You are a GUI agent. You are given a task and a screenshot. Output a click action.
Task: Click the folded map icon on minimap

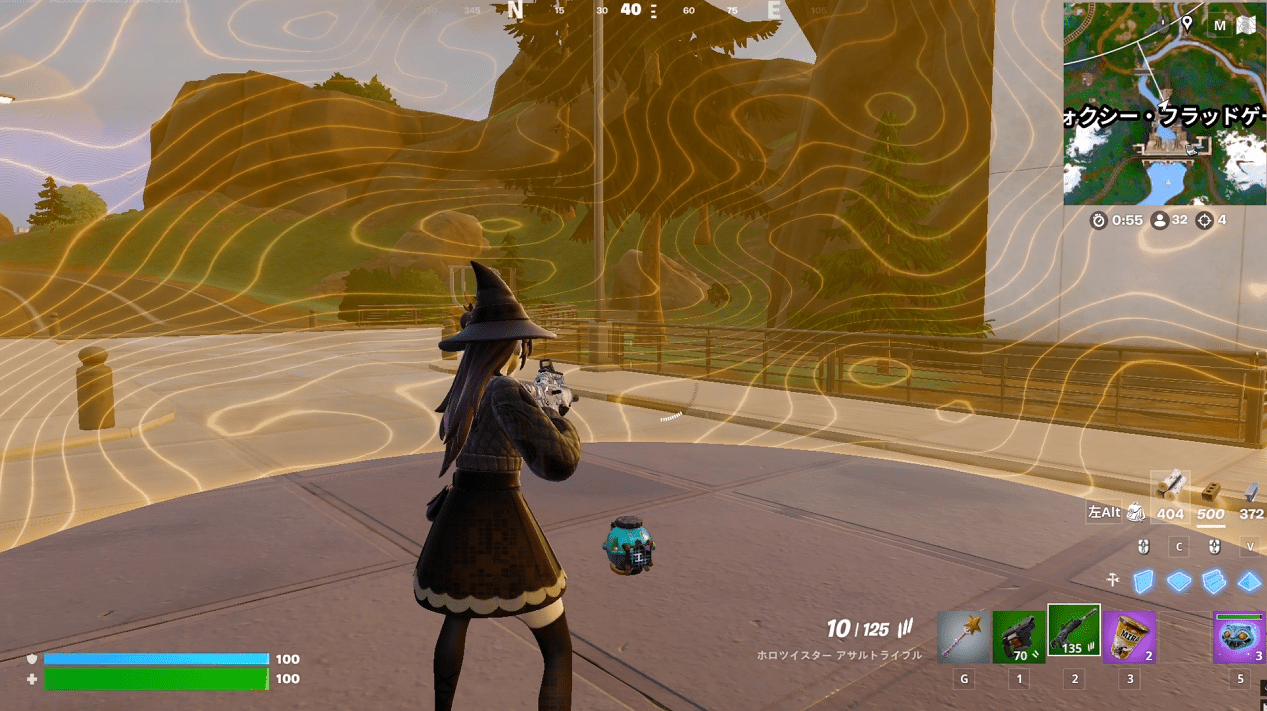tap(1248, 26)
